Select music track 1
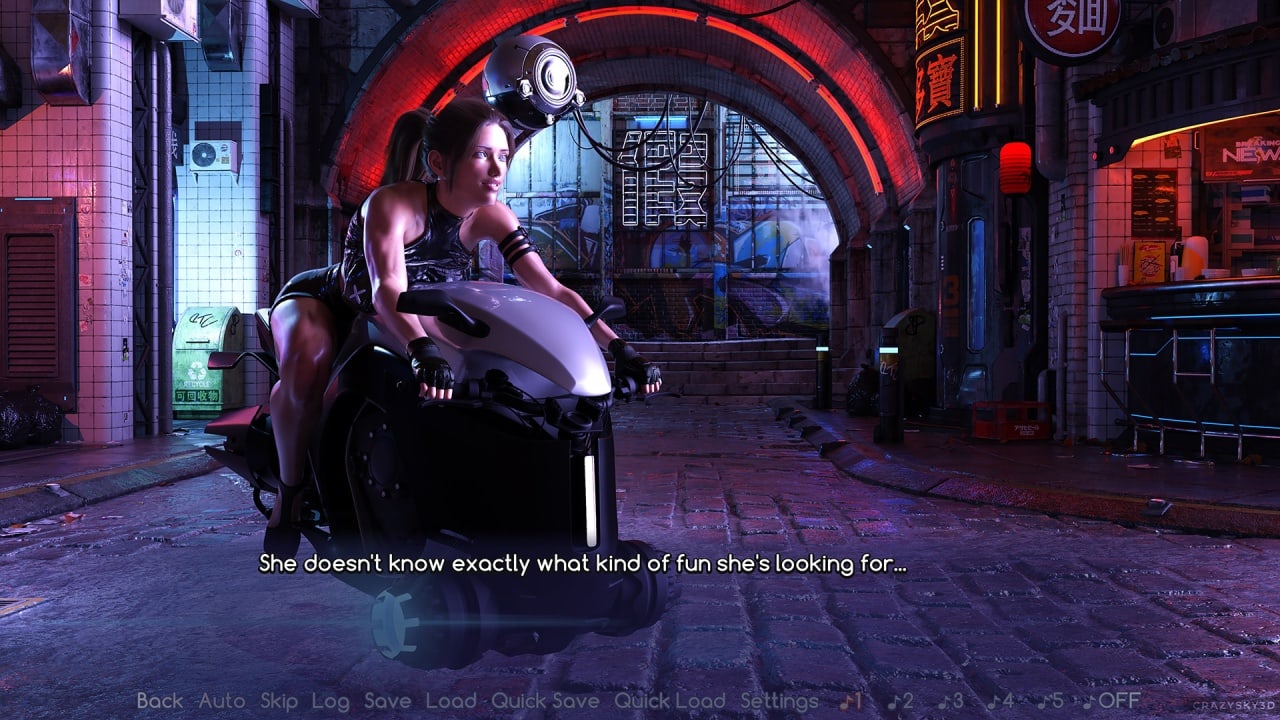The width and height of the screenshot is (1280, 720). click(x=851, y=701)
